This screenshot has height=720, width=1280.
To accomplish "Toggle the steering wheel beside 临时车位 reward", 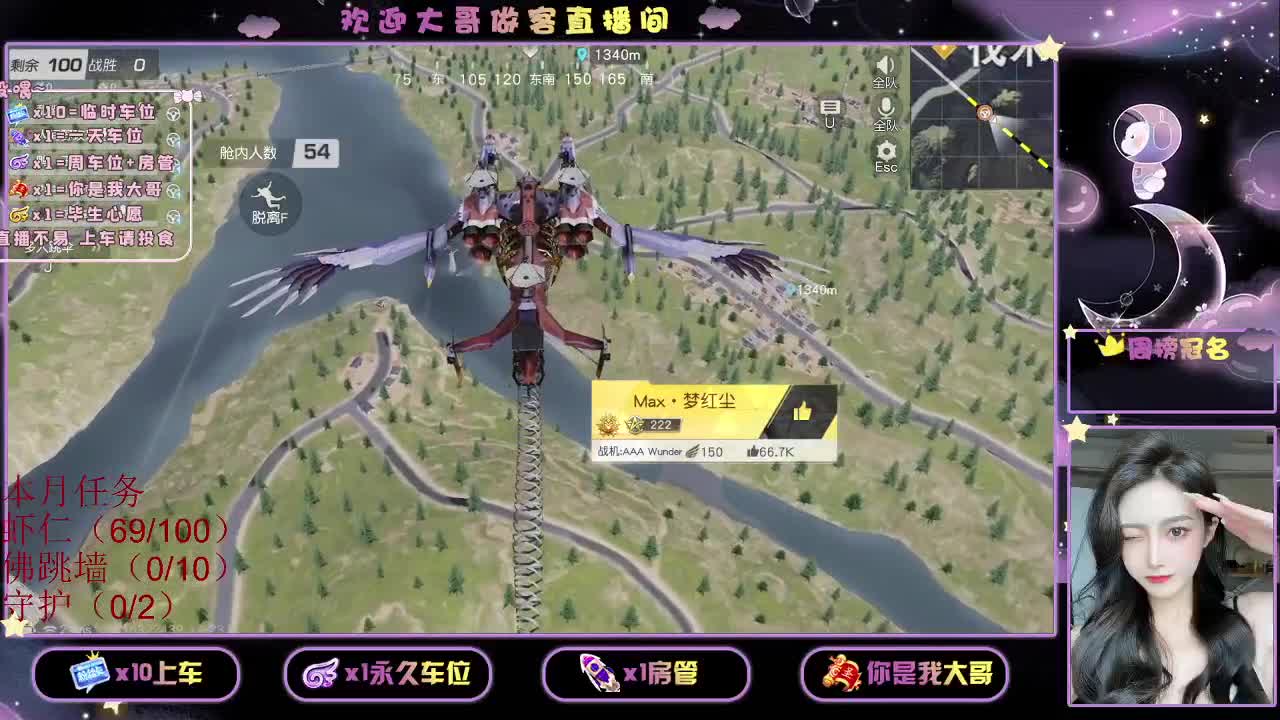I will click(173, 114).
